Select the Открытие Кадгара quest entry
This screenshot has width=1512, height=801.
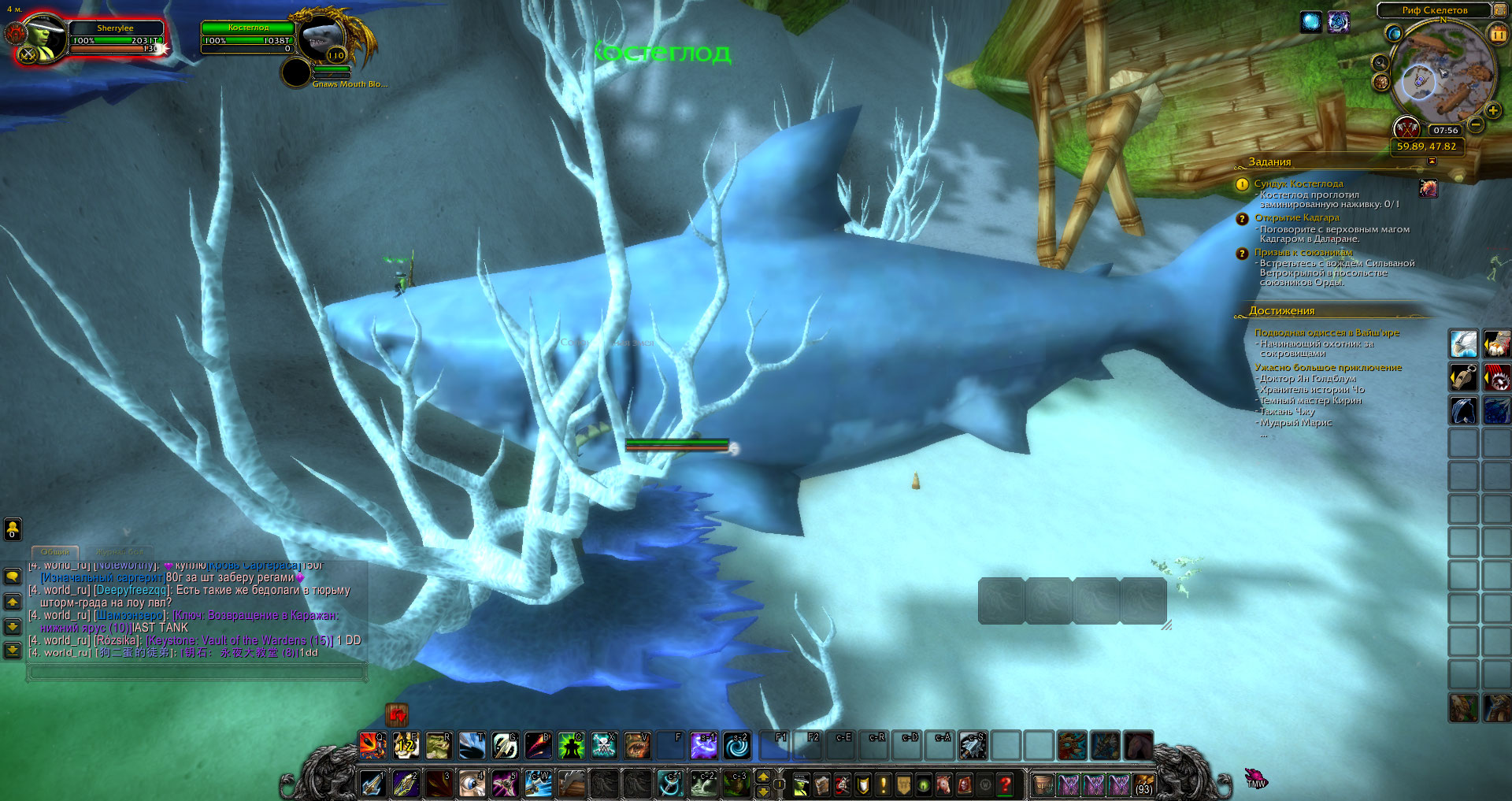tap(1296, 217)
